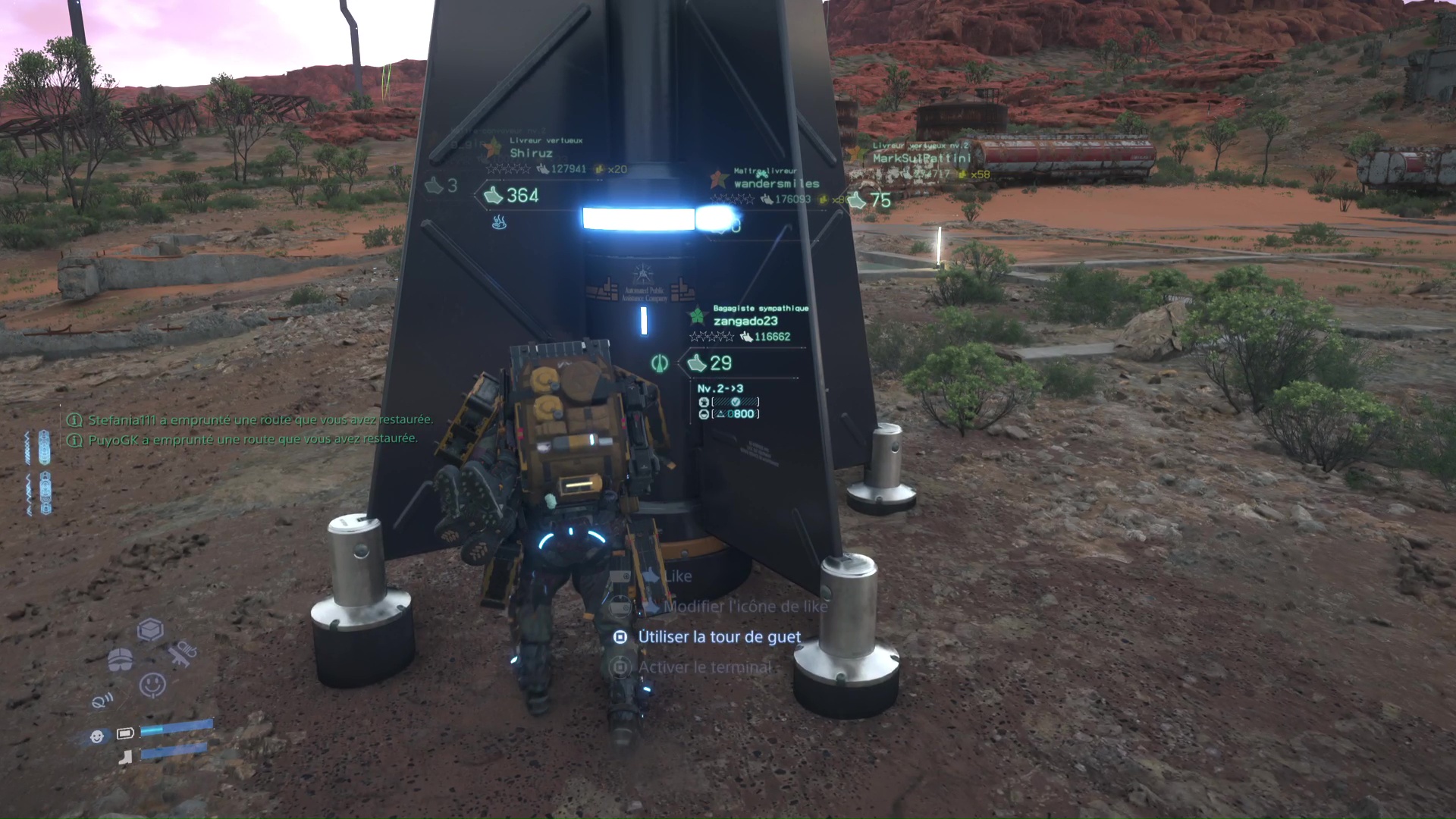This screenshot has height=819, width=1456.
Task: Click the BB baby face icon by the bars
Action: (96, 736)
